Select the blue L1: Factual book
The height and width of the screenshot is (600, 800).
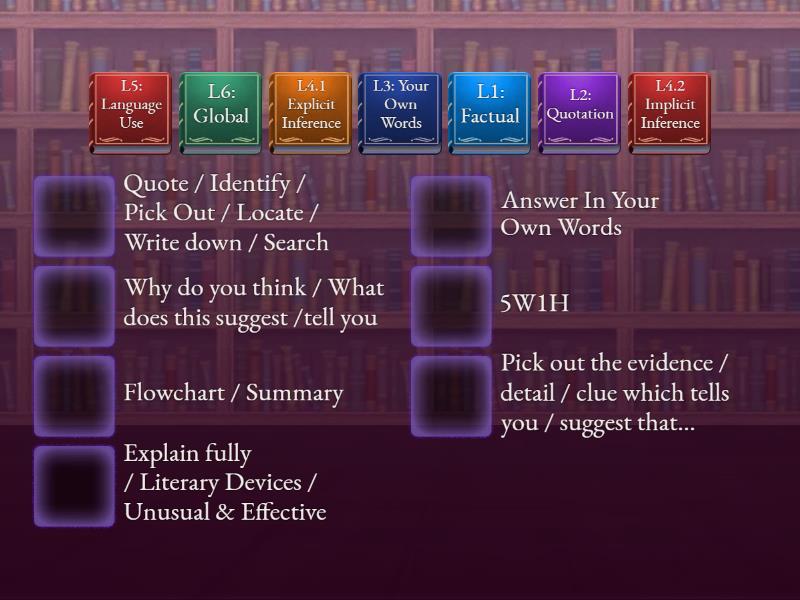click(x=490, y=113)
